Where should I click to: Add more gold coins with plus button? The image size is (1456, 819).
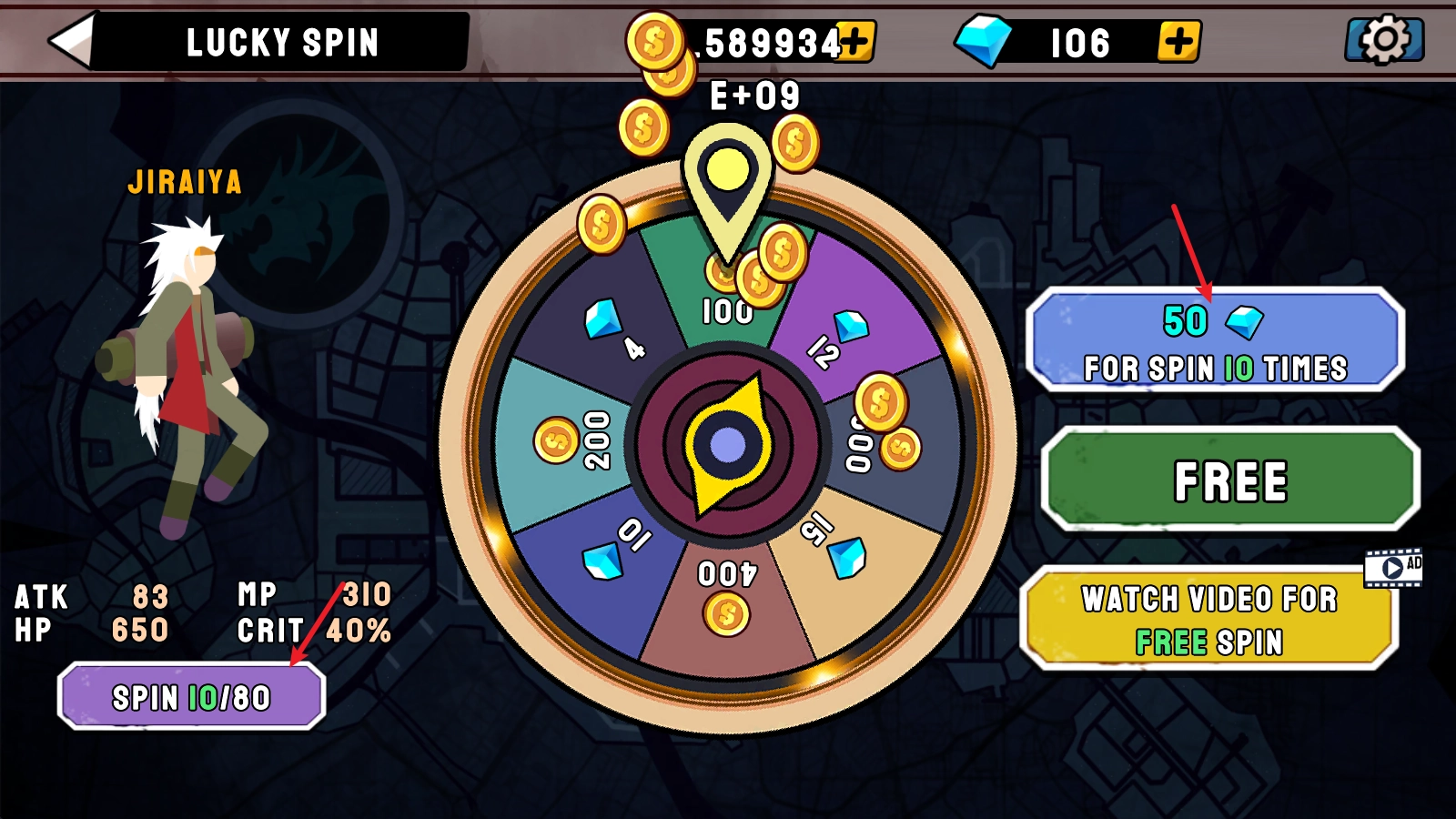855,41
